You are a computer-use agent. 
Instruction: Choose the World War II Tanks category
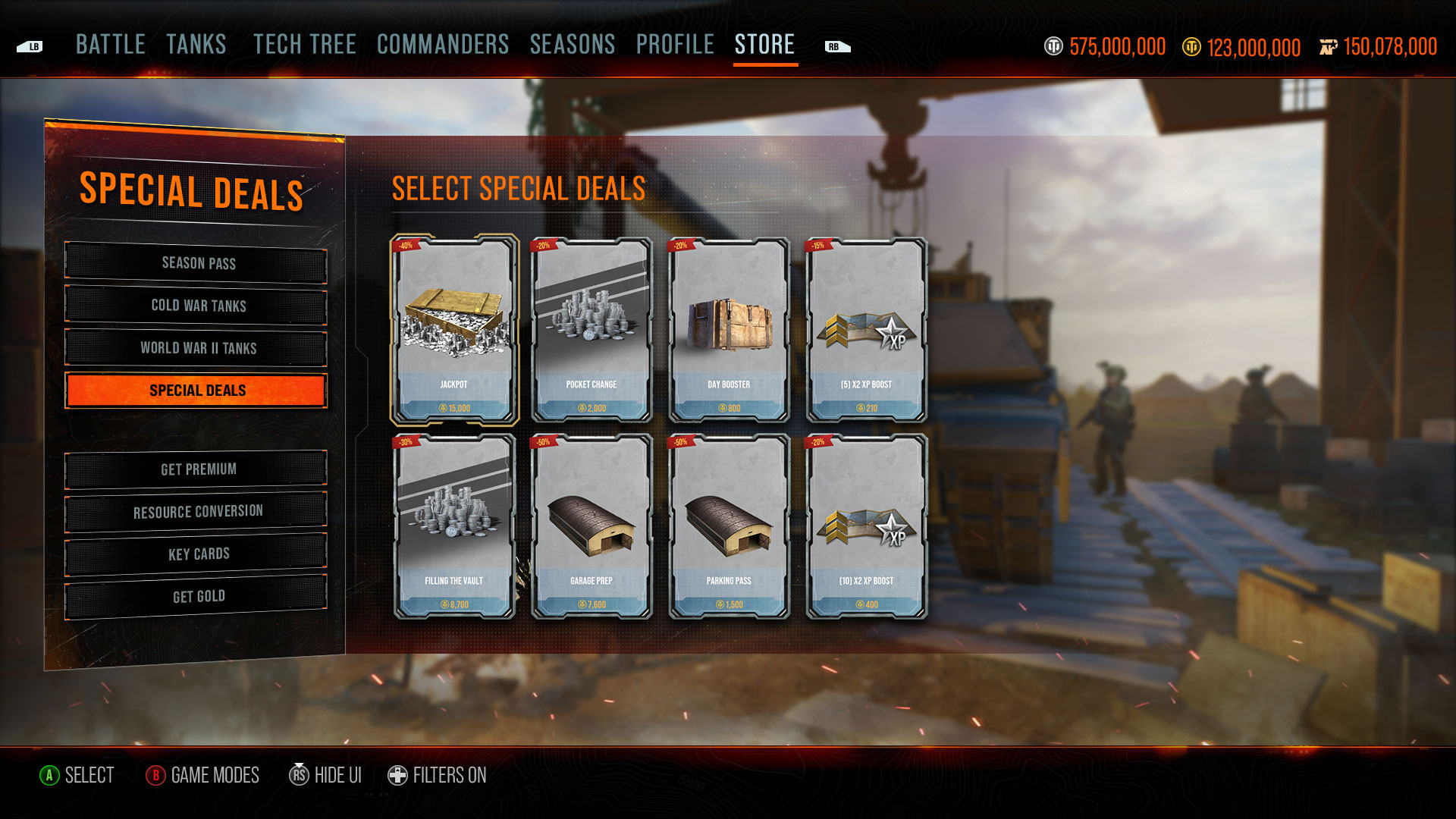pyautogui.click(x=197, y=348)
